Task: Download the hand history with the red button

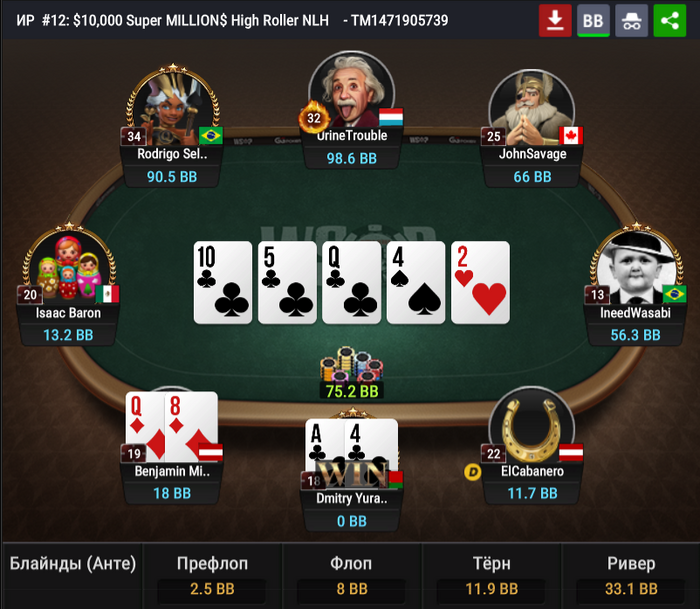Action: (x=555, y=20)
